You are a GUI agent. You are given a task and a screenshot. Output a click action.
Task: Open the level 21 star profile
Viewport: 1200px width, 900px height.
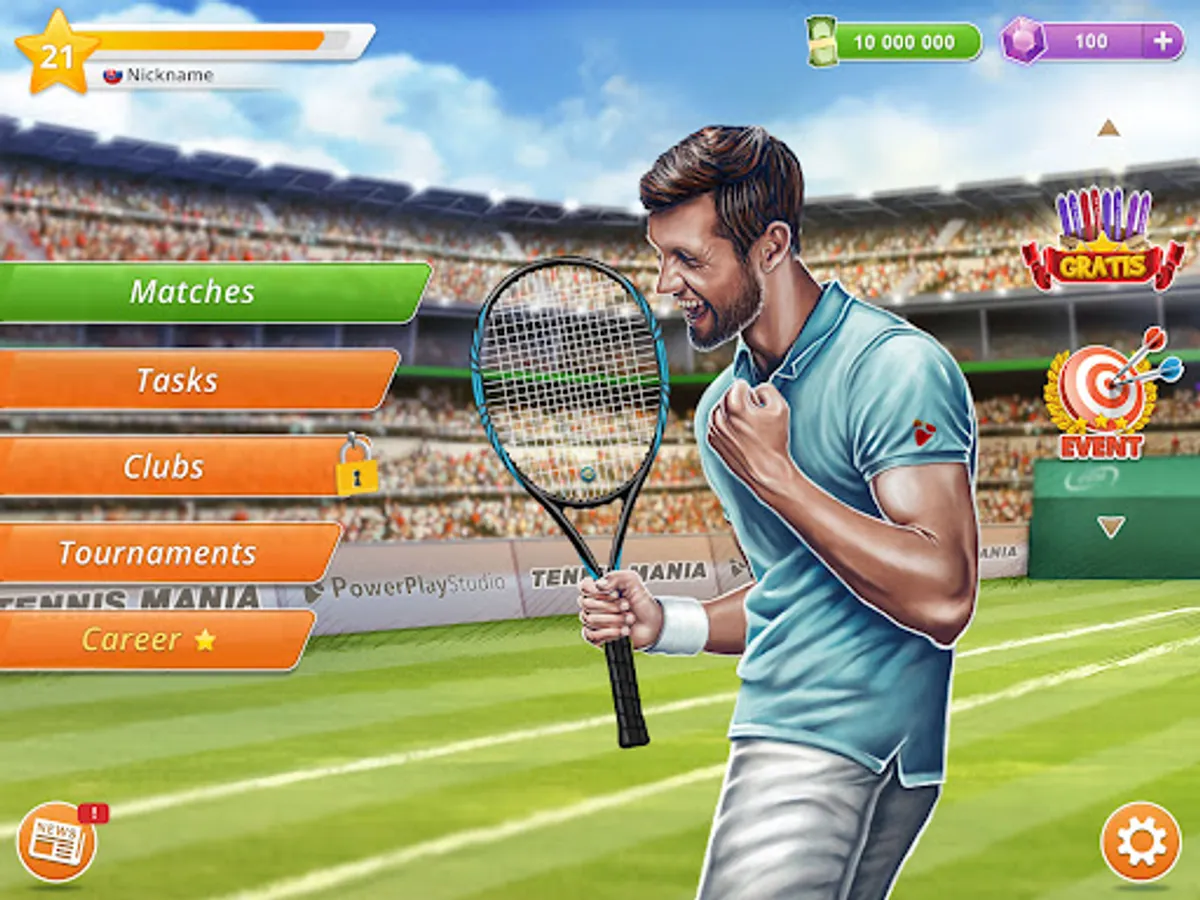[x=57, y=53]
